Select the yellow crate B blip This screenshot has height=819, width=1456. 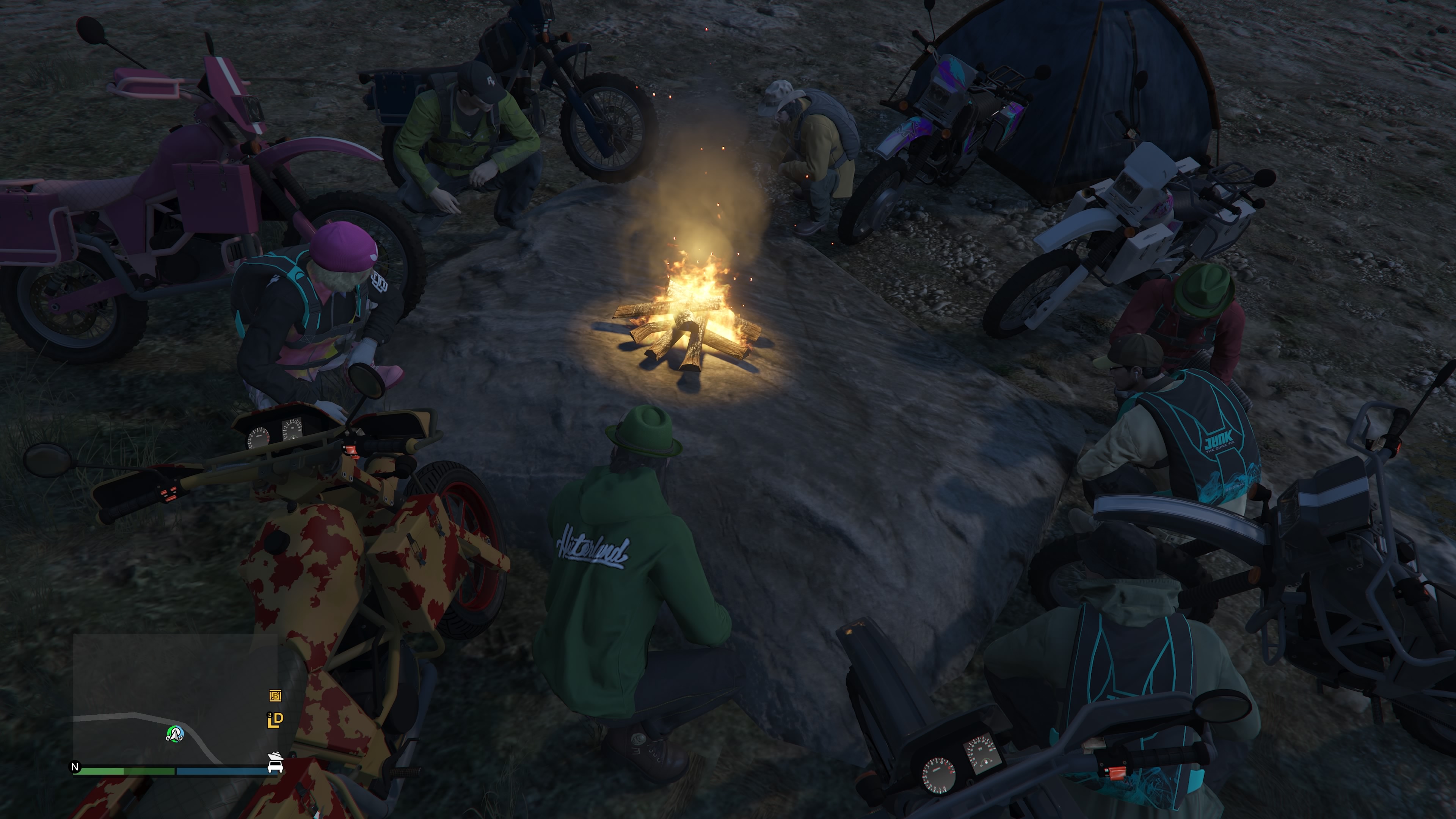(x=275, y=696)
